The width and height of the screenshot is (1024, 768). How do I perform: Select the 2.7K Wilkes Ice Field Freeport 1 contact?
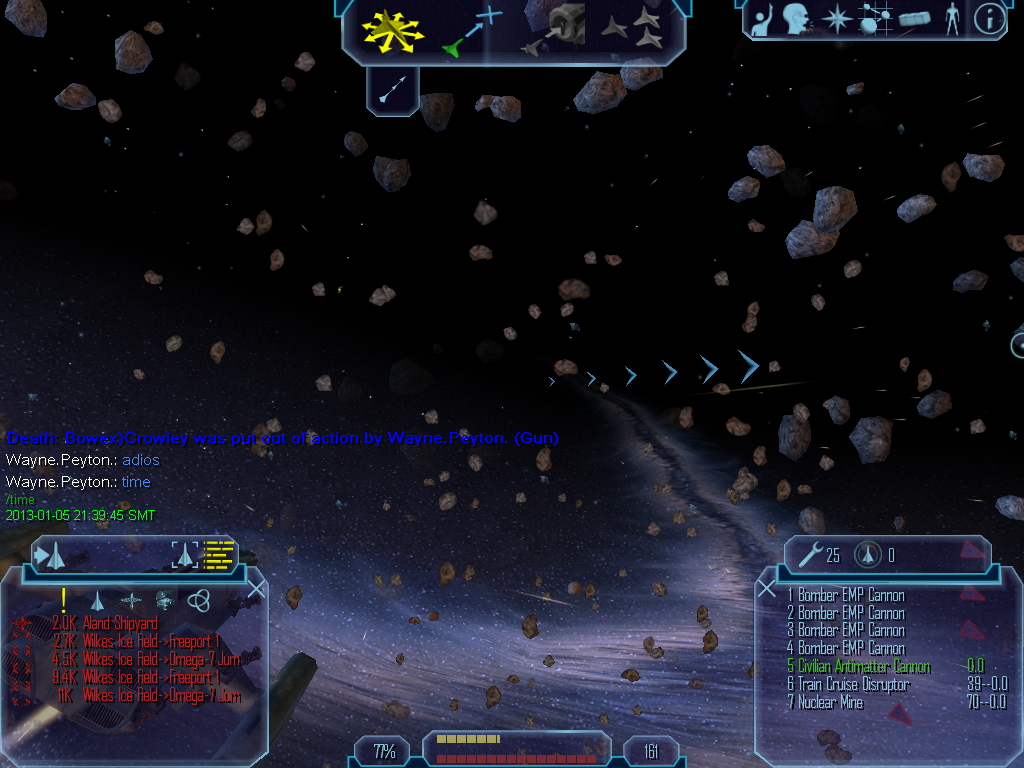tap(150, 641)
